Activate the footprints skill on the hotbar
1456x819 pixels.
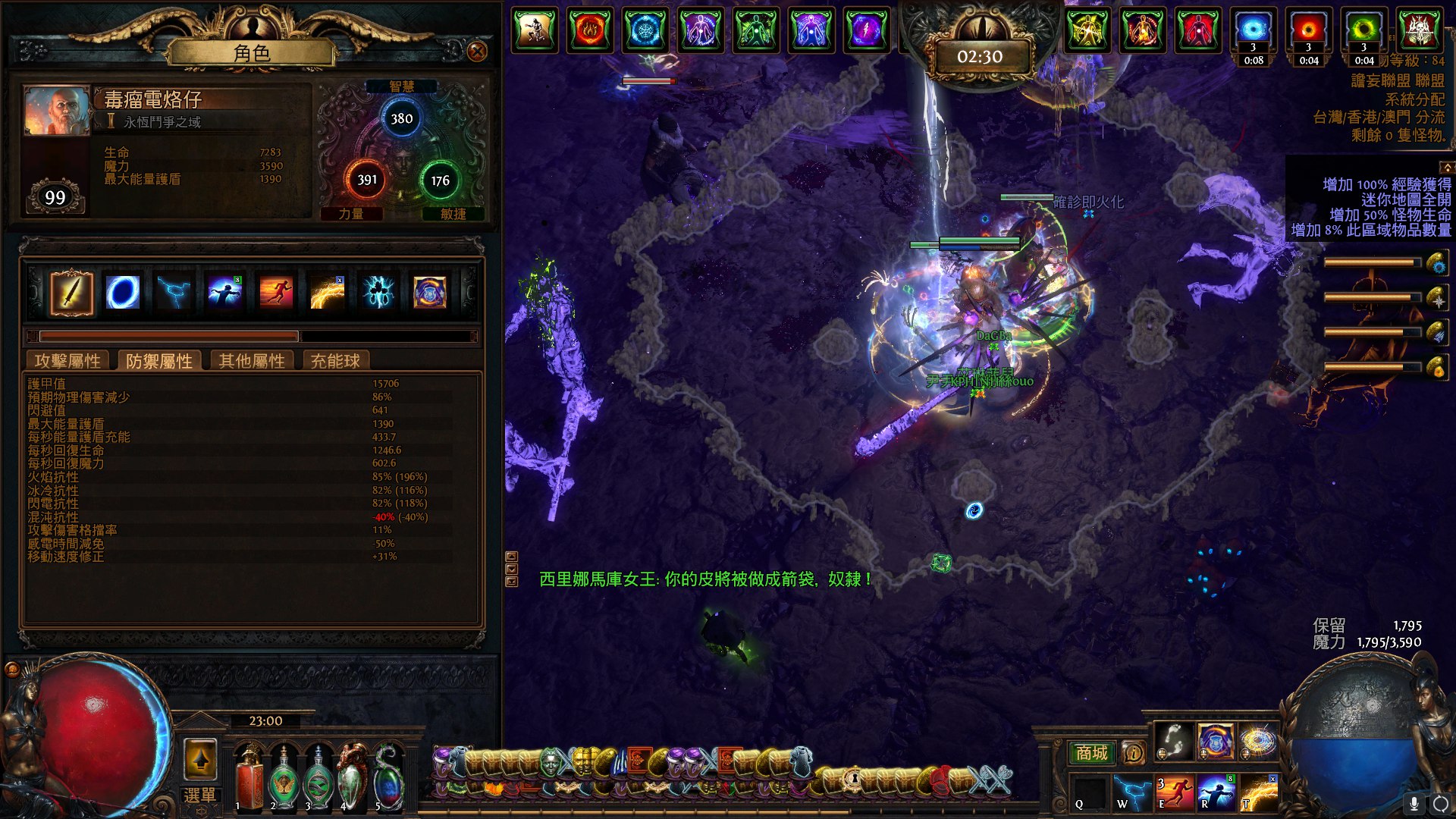tap(1172, 741)
